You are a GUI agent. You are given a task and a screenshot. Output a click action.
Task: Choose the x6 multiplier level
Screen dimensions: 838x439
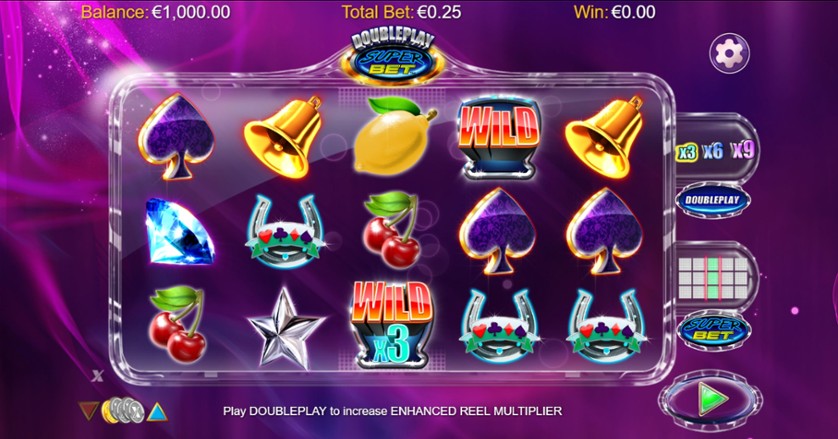[x=713, y=151]
